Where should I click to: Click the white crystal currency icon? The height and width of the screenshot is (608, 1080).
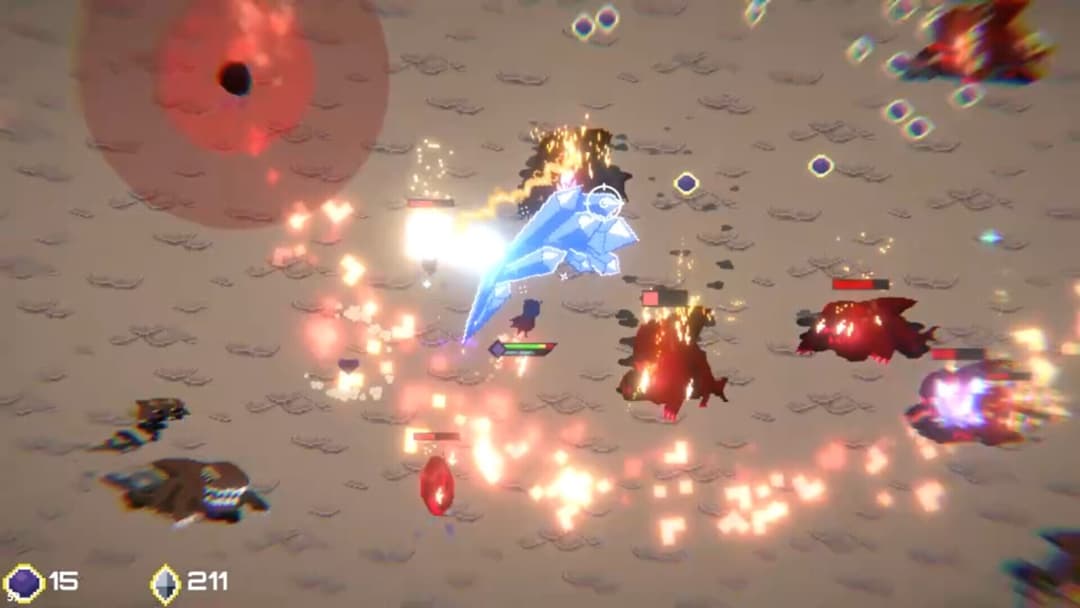165,583
